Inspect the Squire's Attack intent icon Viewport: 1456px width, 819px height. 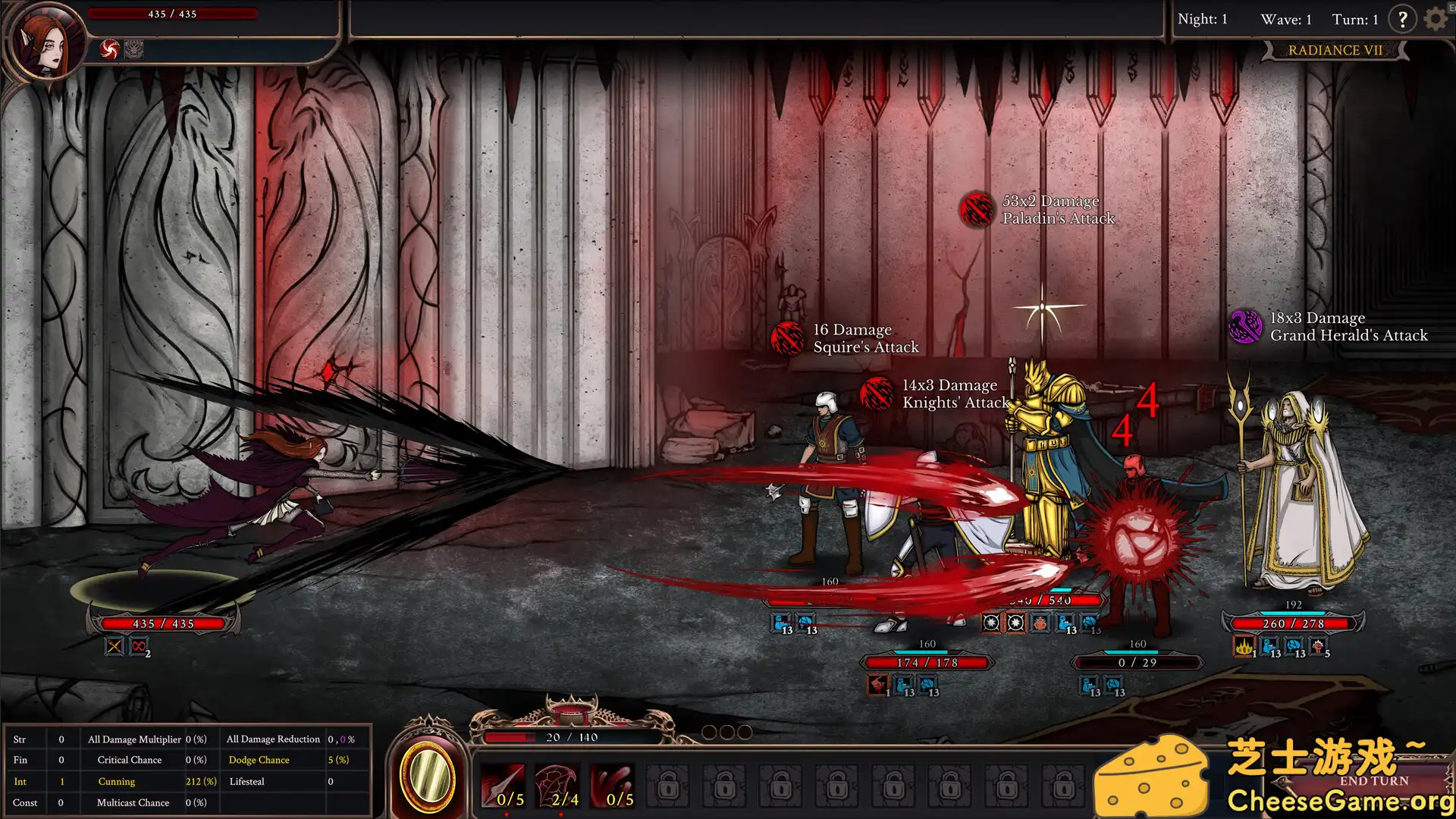[788, 339]
